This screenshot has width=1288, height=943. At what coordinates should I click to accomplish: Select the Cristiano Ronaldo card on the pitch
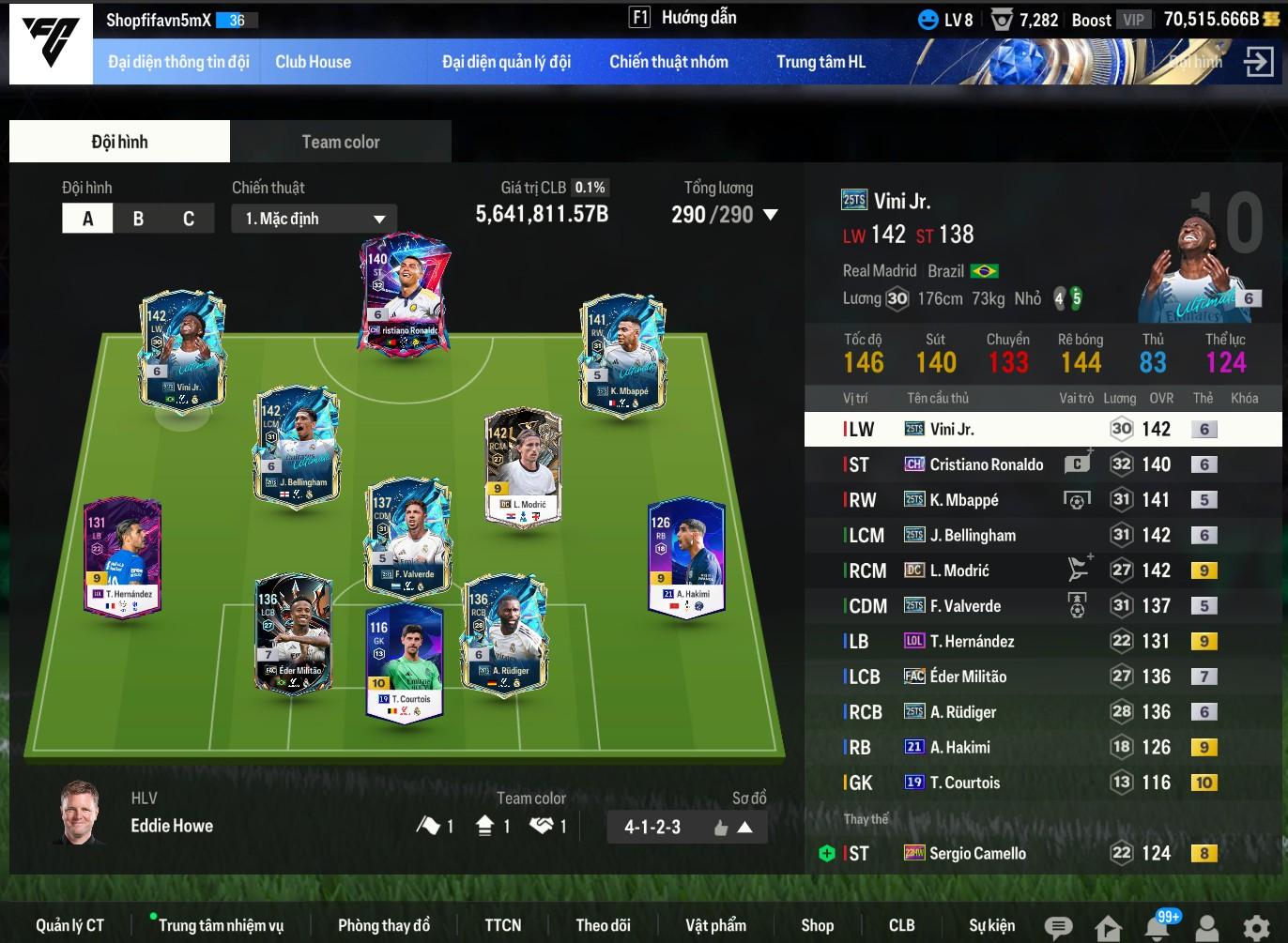pos(405,291)
